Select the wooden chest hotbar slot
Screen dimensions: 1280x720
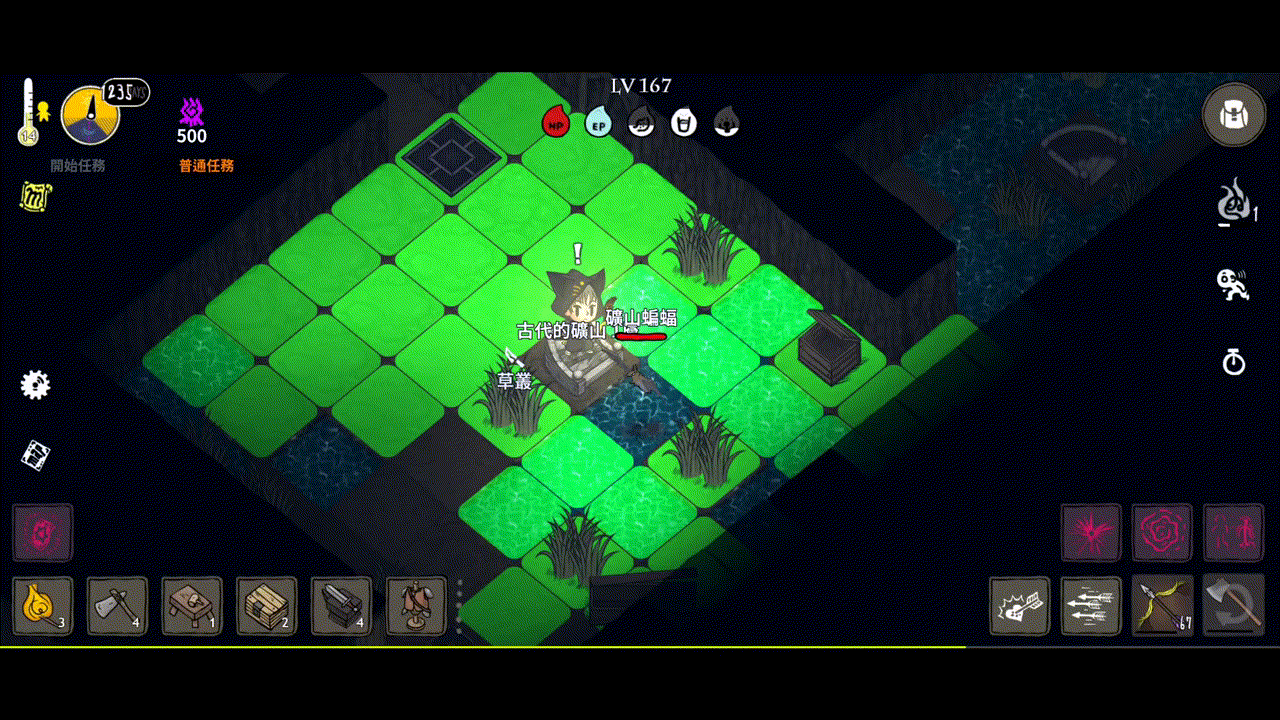[267, 606]
